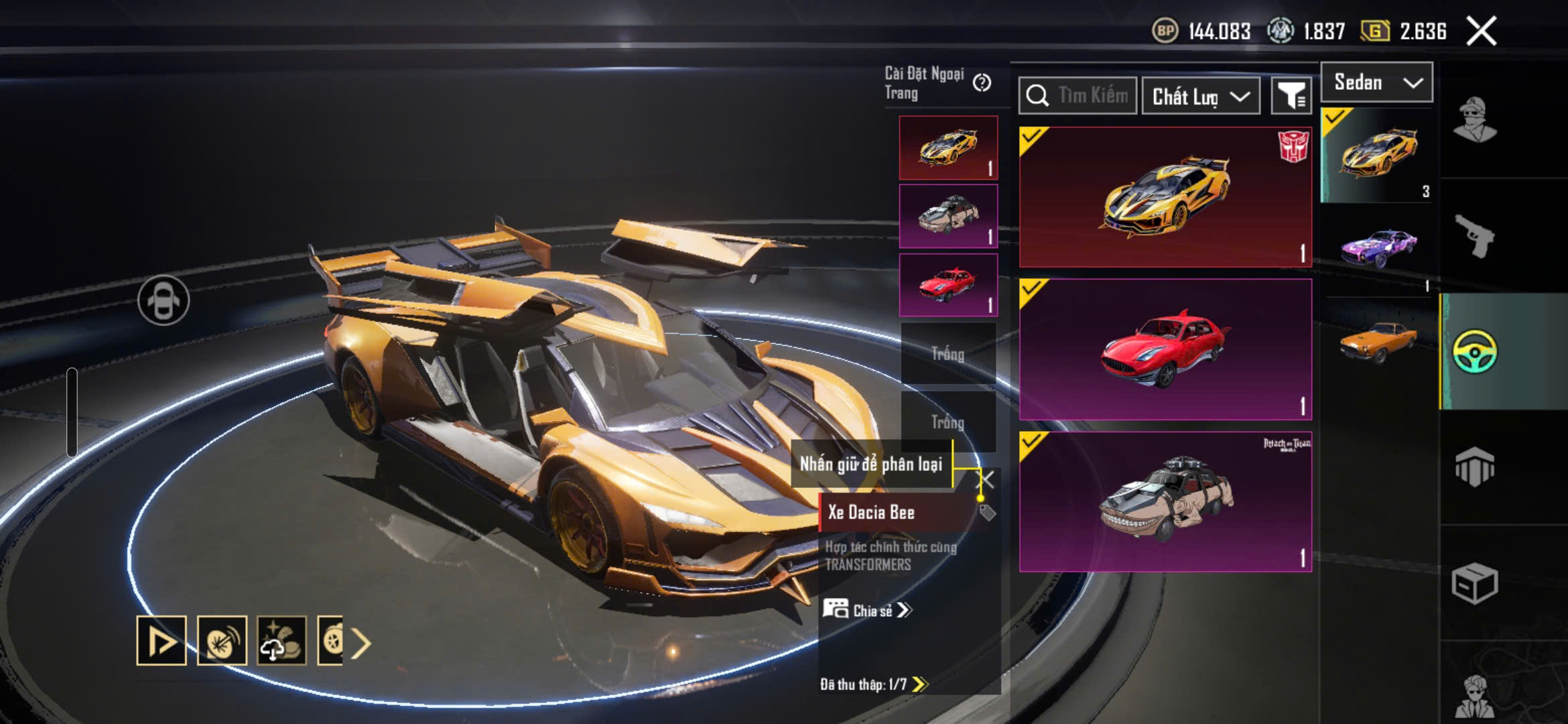The height and width of the screenshot is (724, 1568).
Task: Play the vehicle preview animation
Action: pos(161,641)
